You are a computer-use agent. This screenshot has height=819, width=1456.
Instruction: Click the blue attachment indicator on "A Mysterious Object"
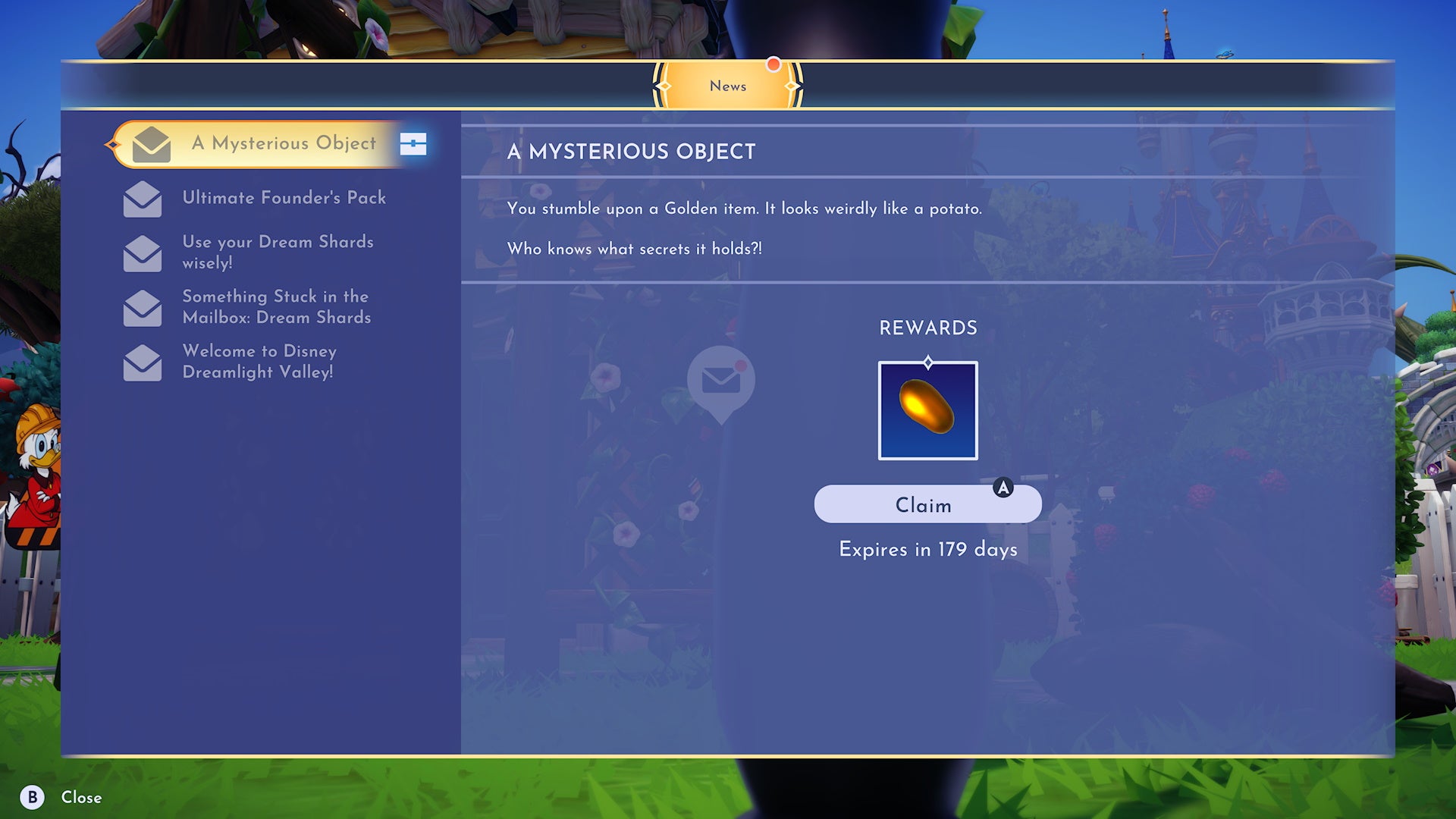tap(413, 144)
